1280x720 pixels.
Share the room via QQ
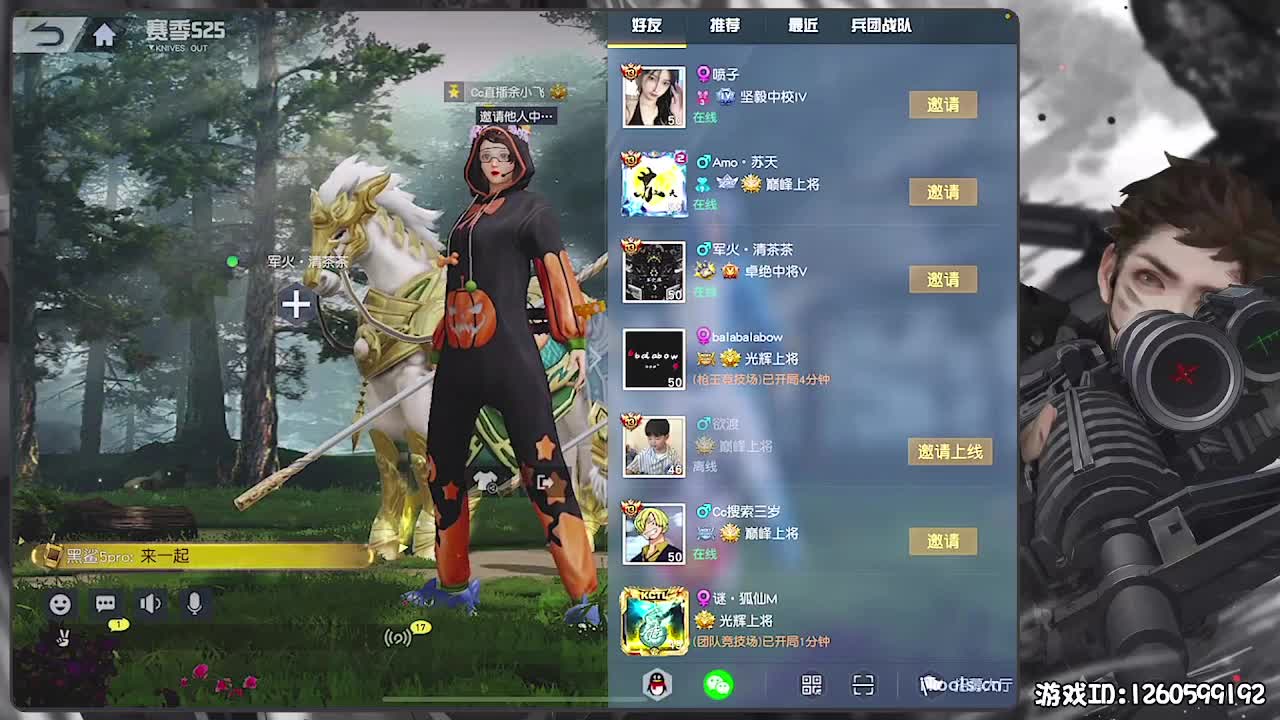[656, 686]
